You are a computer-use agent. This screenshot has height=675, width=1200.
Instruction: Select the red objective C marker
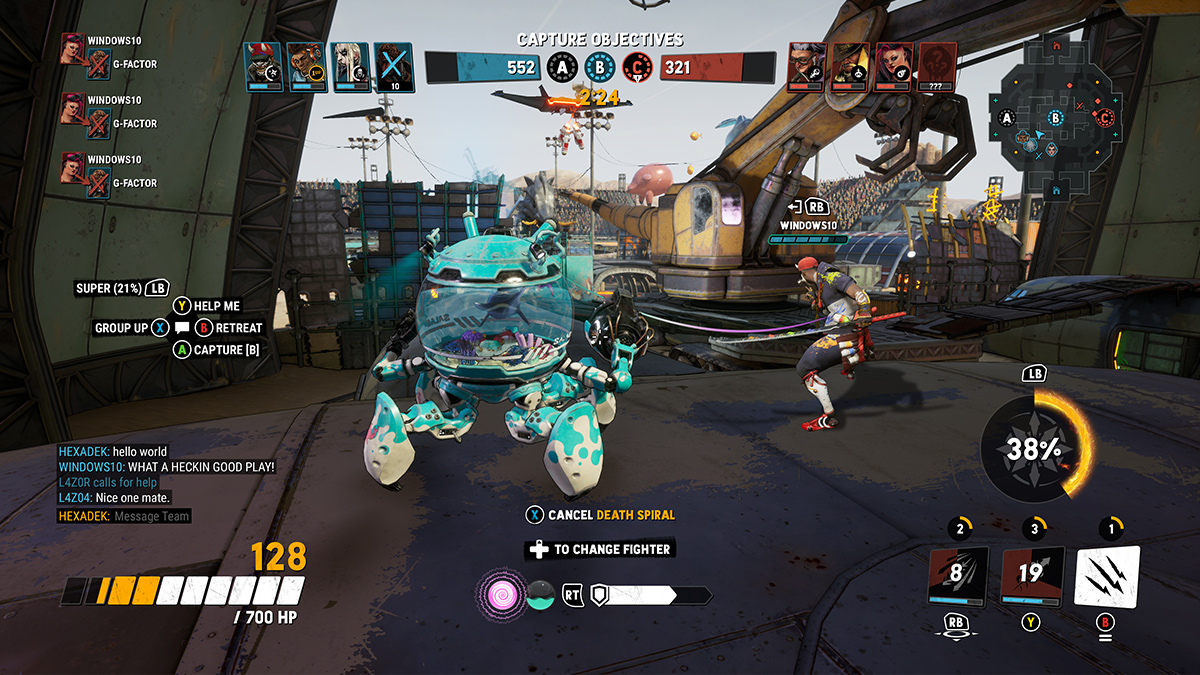pyautogui.click(x=636, y=68)
